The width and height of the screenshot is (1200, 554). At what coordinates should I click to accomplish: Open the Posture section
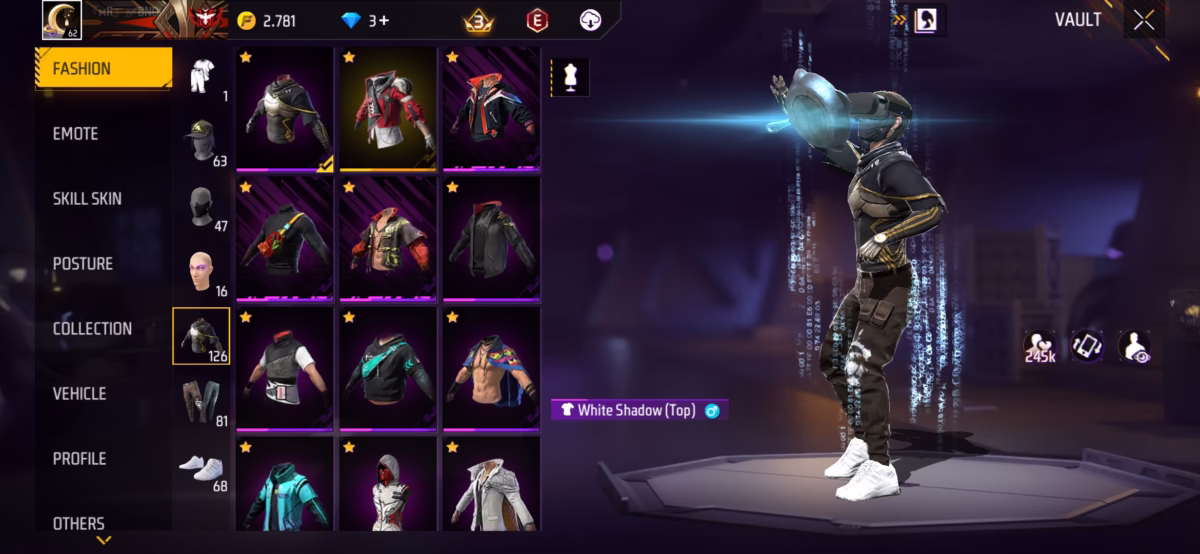(x=83, y=264)
